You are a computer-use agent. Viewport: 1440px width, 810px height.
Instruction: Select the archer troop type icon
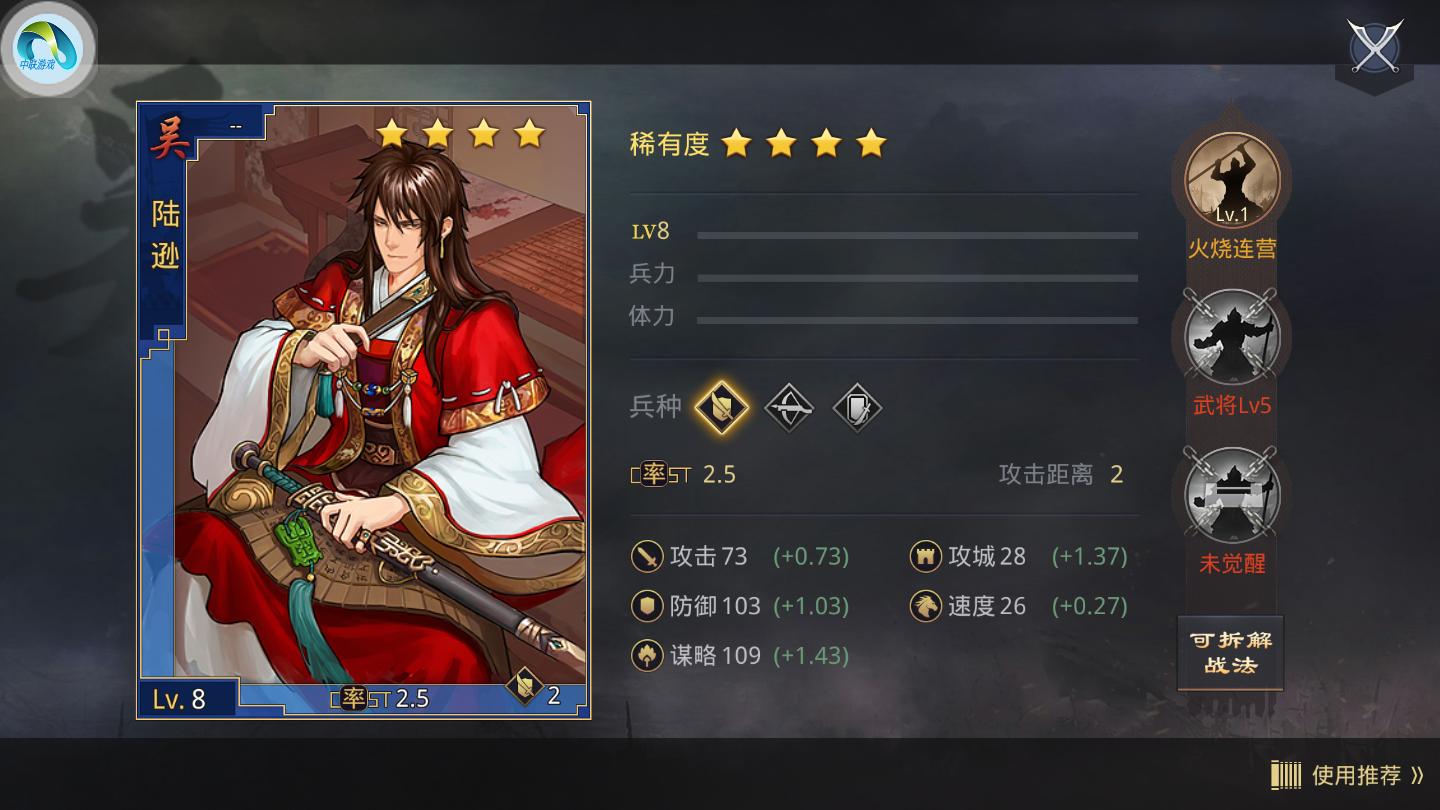[x=789, y=407]
